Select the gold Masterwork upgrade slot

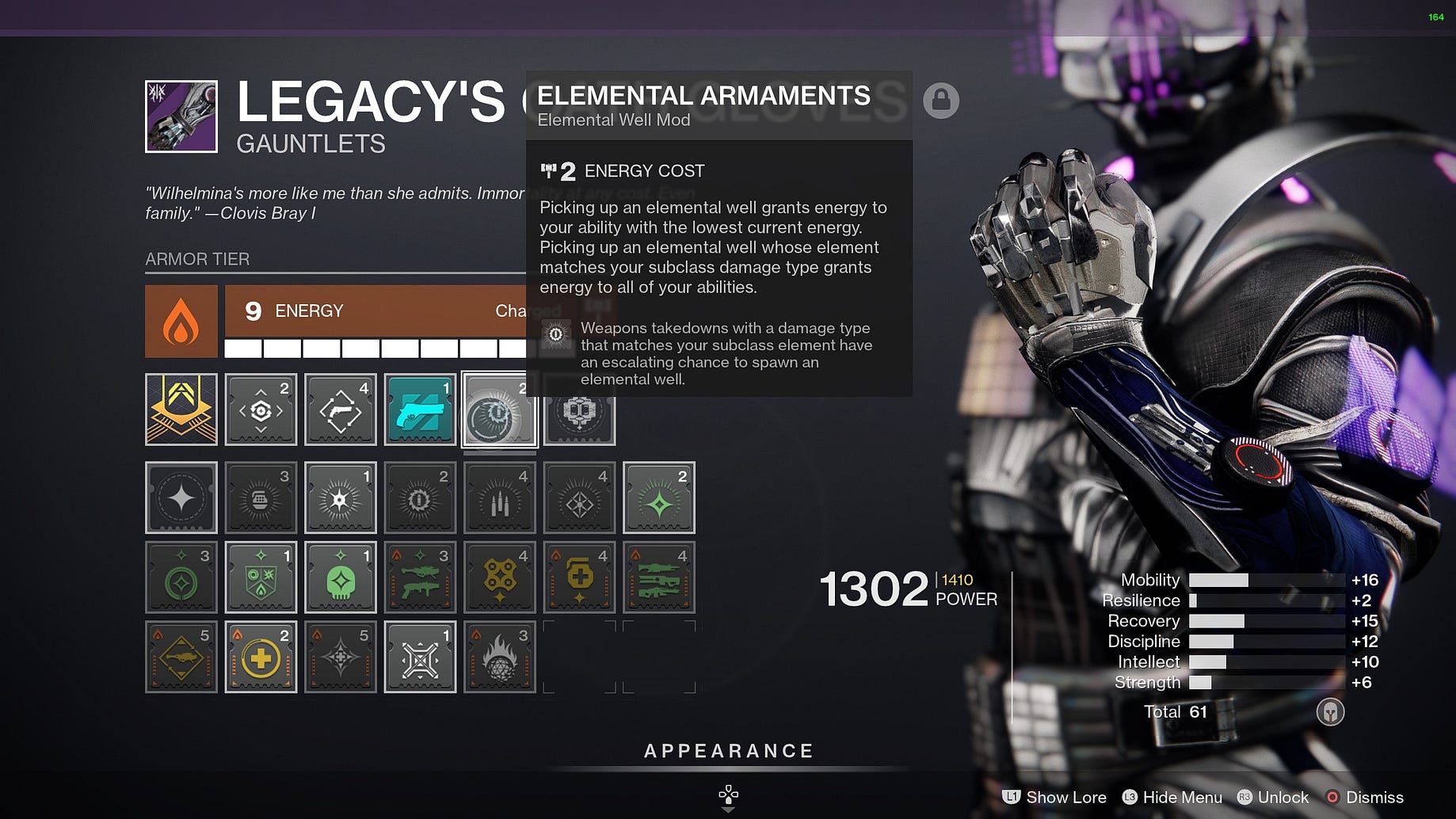pyautogui.click(x=181, y=409)
